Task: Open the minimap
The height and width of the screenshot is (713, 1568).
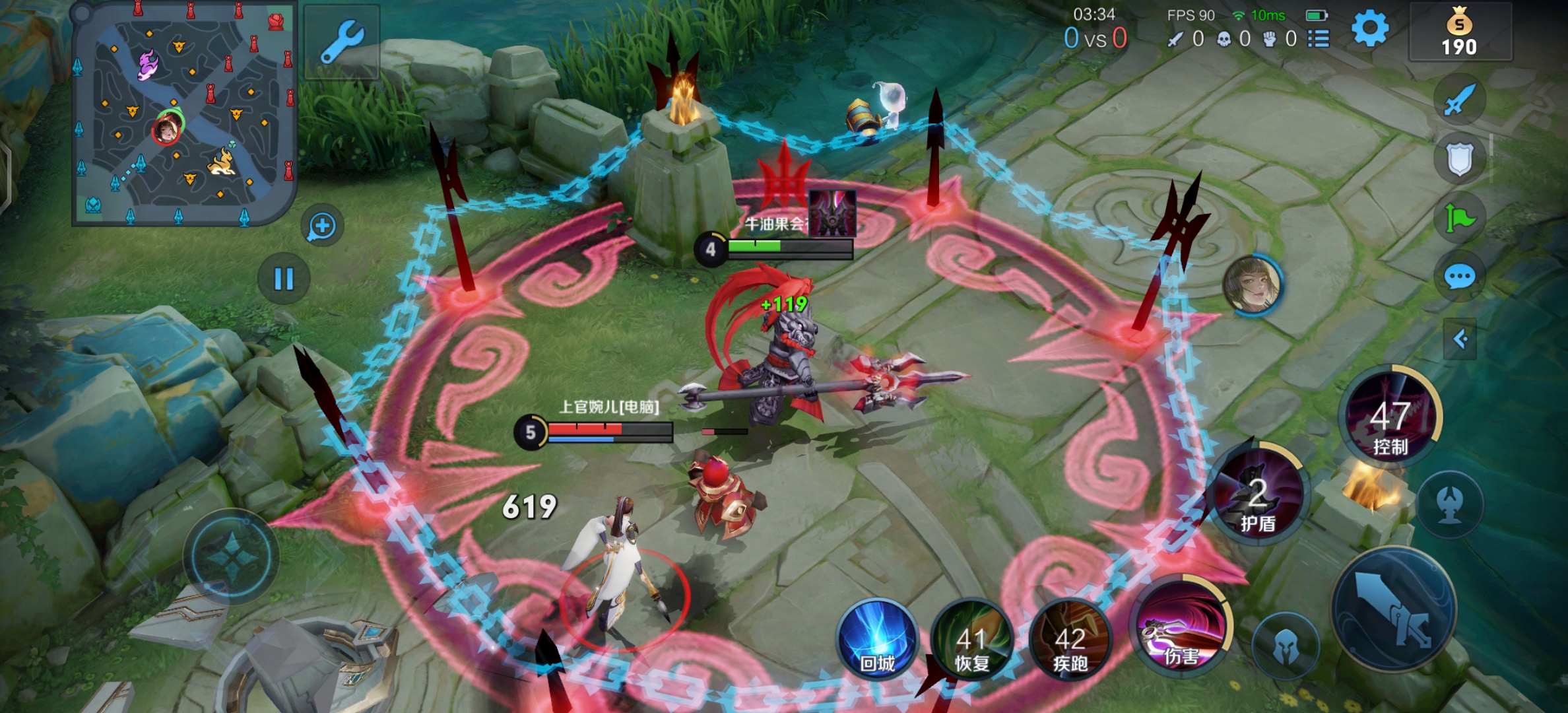Action: (x=183, y=114)
